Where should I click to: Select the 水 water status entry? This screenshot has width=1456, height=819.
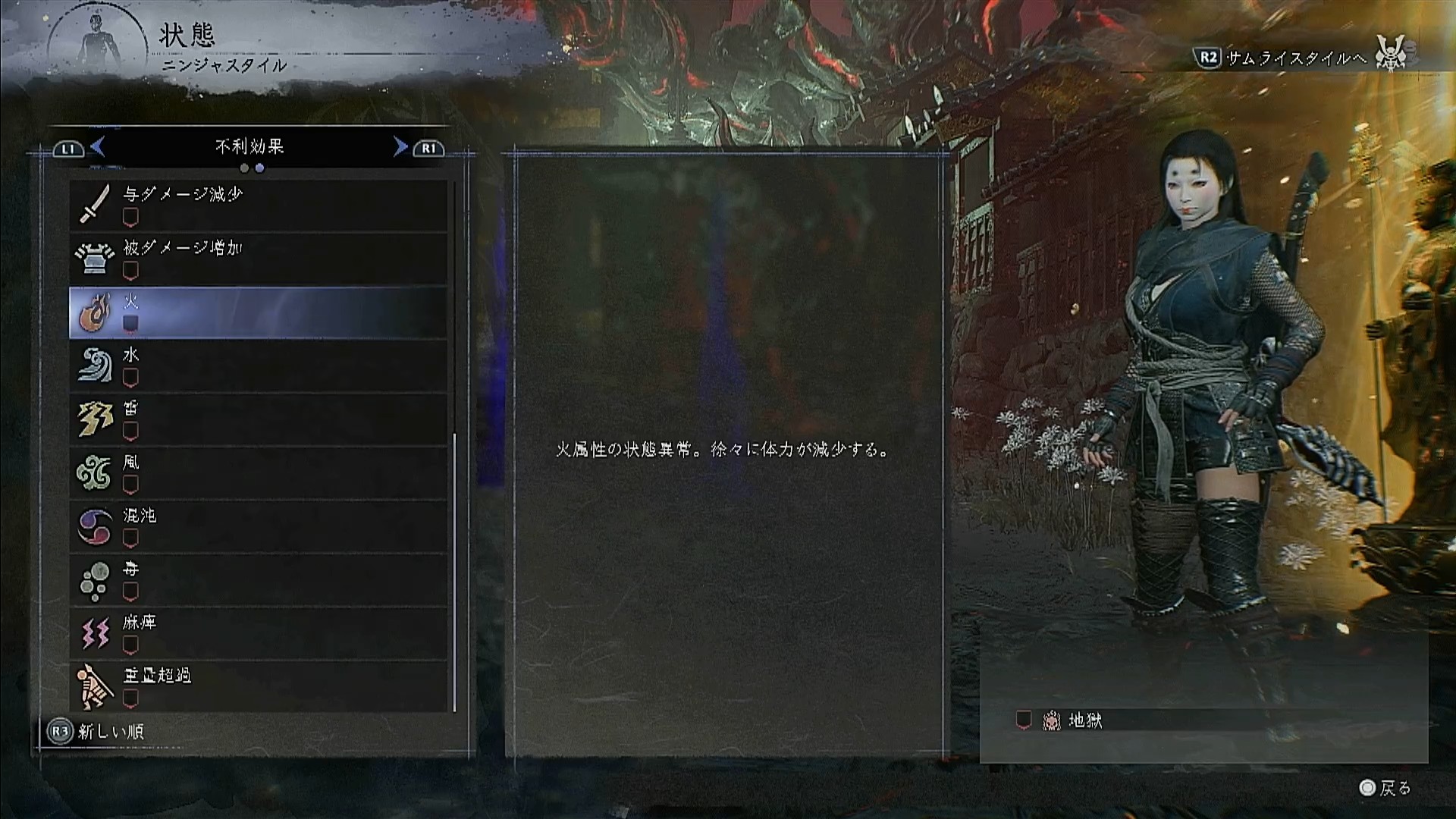[258, 366]
